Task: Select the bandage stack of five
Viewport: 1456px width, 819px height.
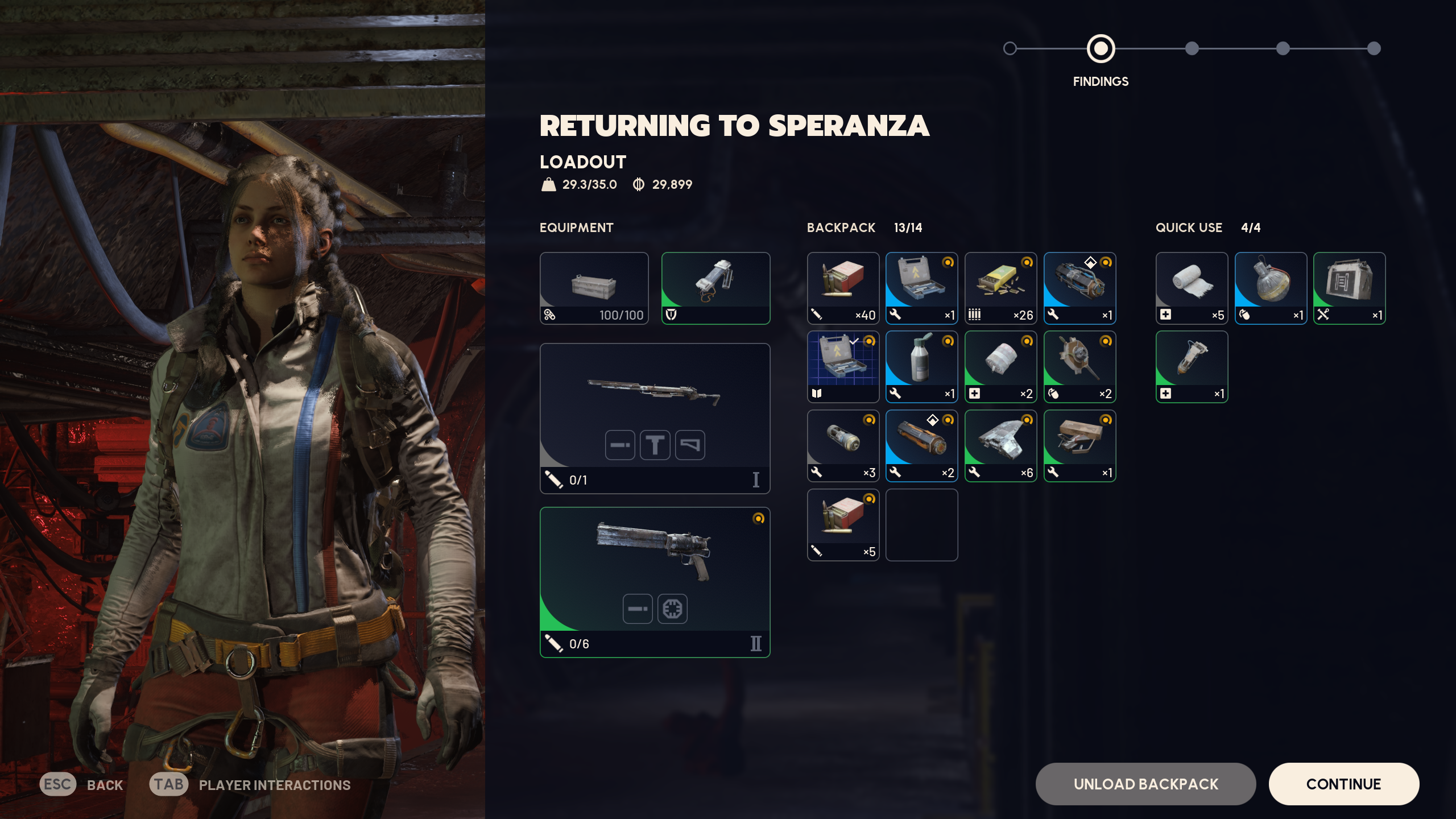Action: tap(1192, 288)
